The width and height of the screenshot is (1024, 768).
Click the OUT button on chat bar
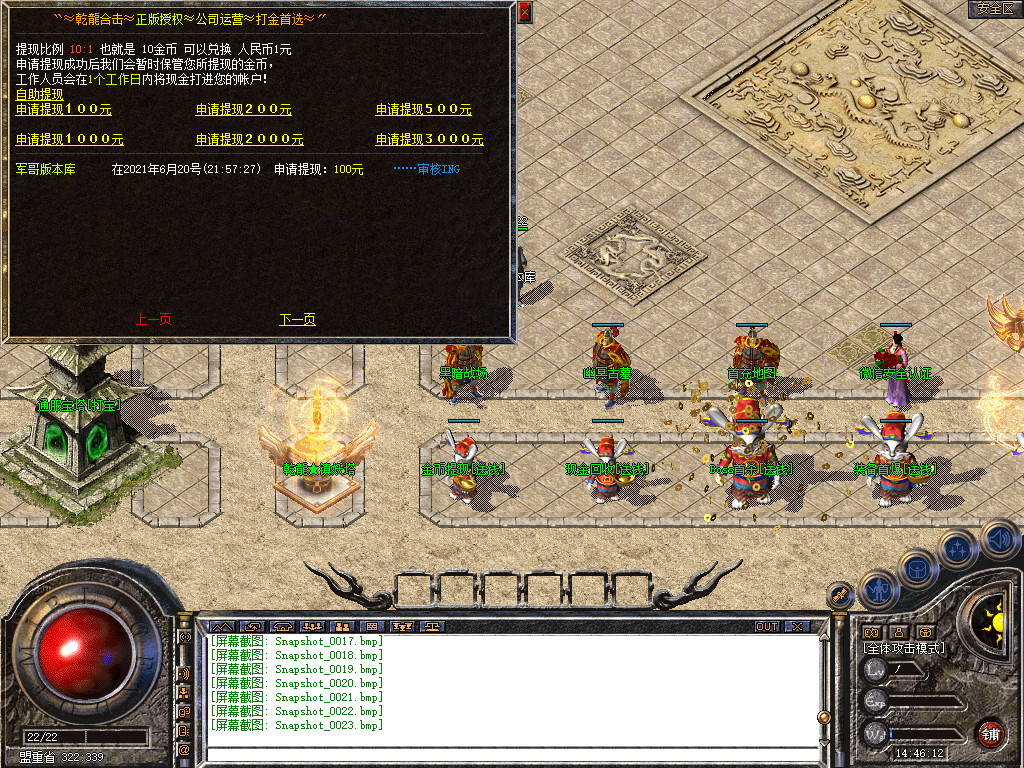[x=767, y=627]
